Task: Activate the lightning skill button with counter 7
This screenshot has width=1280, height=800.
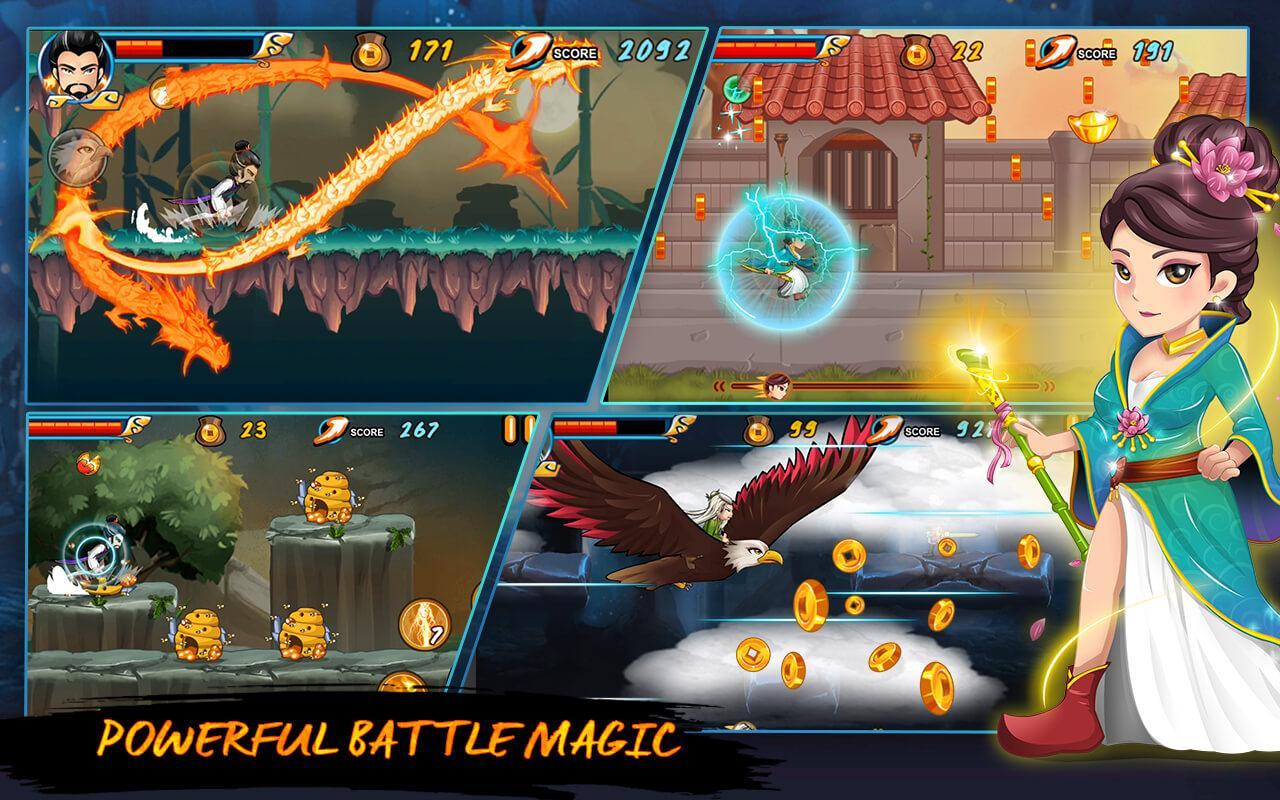Action: (x=423, y=626)
